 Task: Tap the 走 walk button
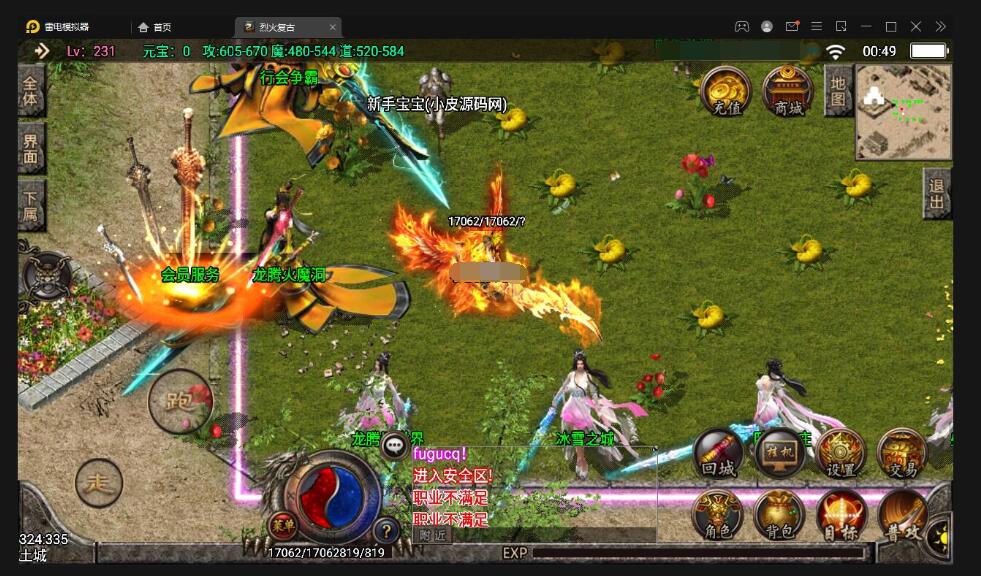click(x=98, y=483)
